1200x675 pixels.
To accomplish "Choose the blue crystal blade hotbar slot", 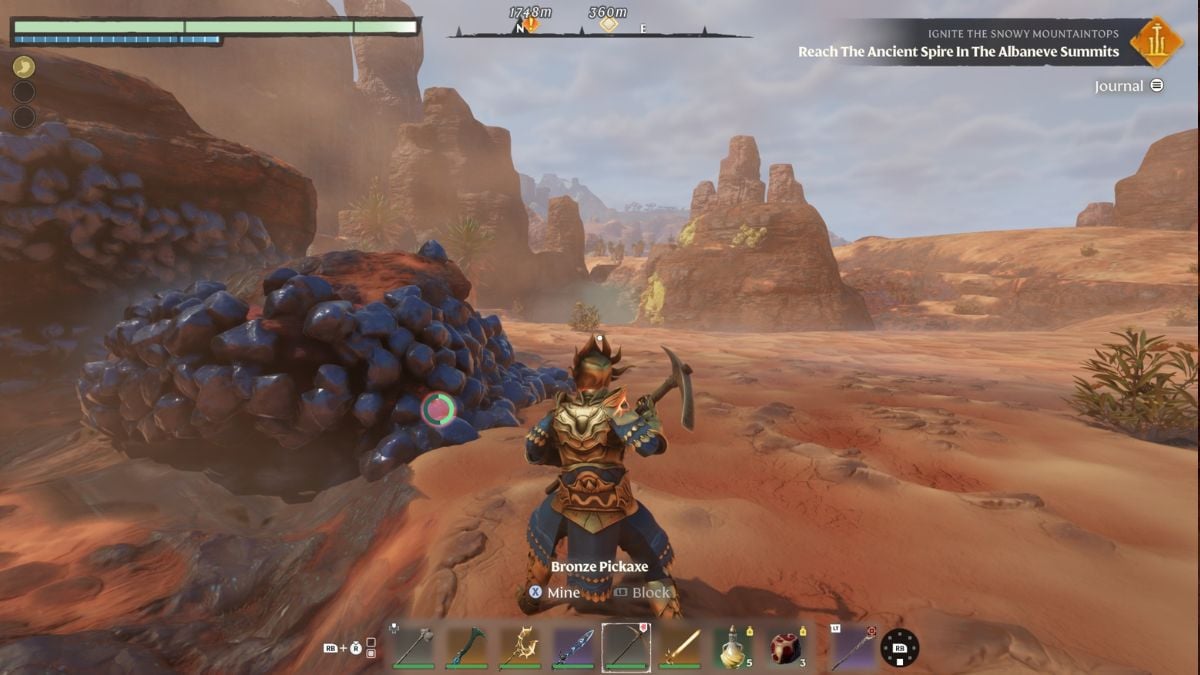I will point(573,647).
